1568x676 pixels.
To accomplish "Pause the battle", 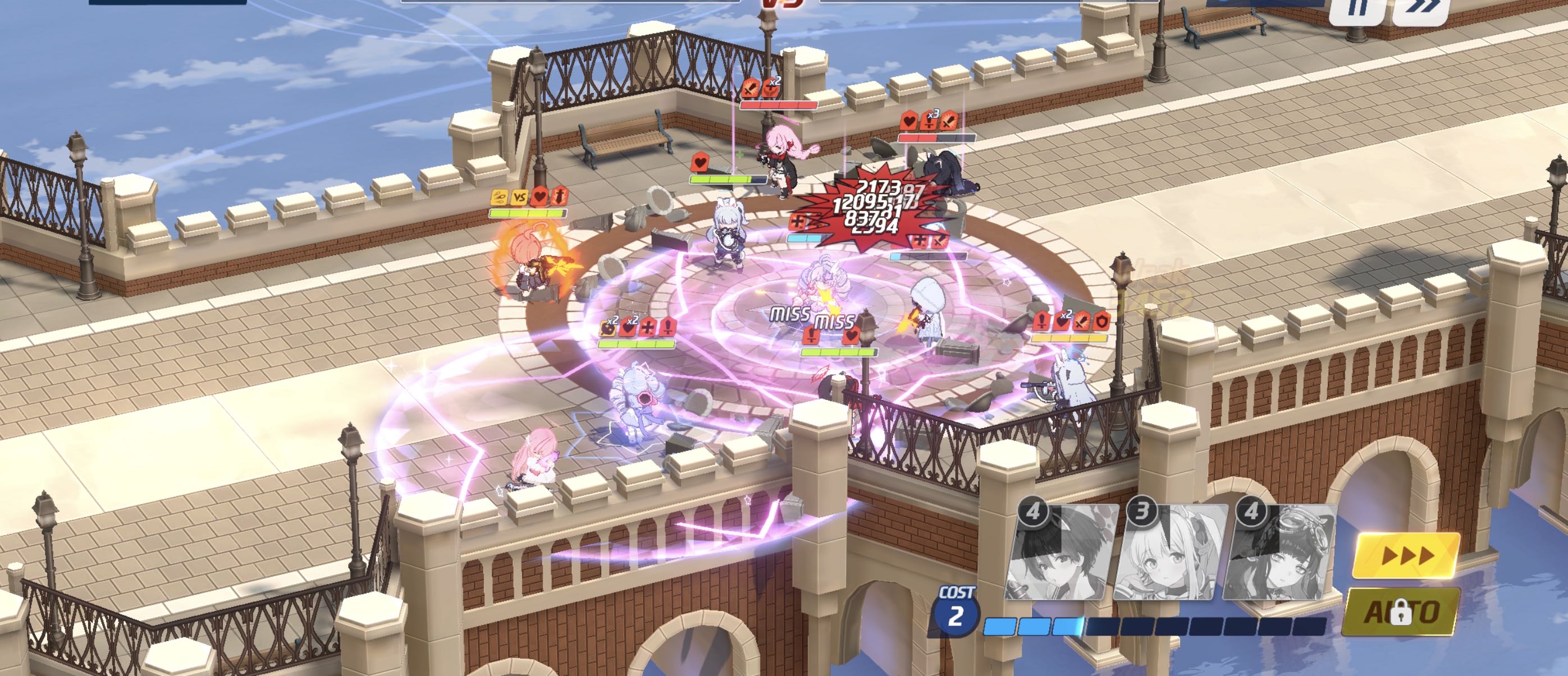I will coord(1357,9).
